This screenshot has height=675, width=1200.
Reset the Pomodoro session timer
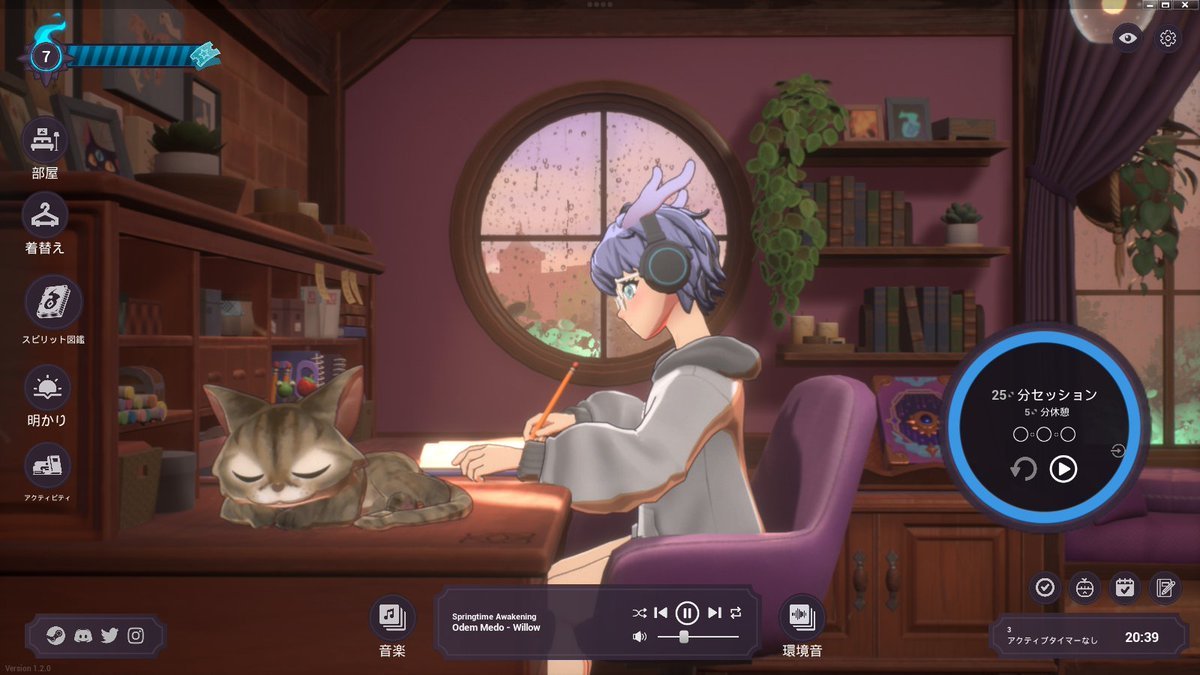click(1023, 468)
